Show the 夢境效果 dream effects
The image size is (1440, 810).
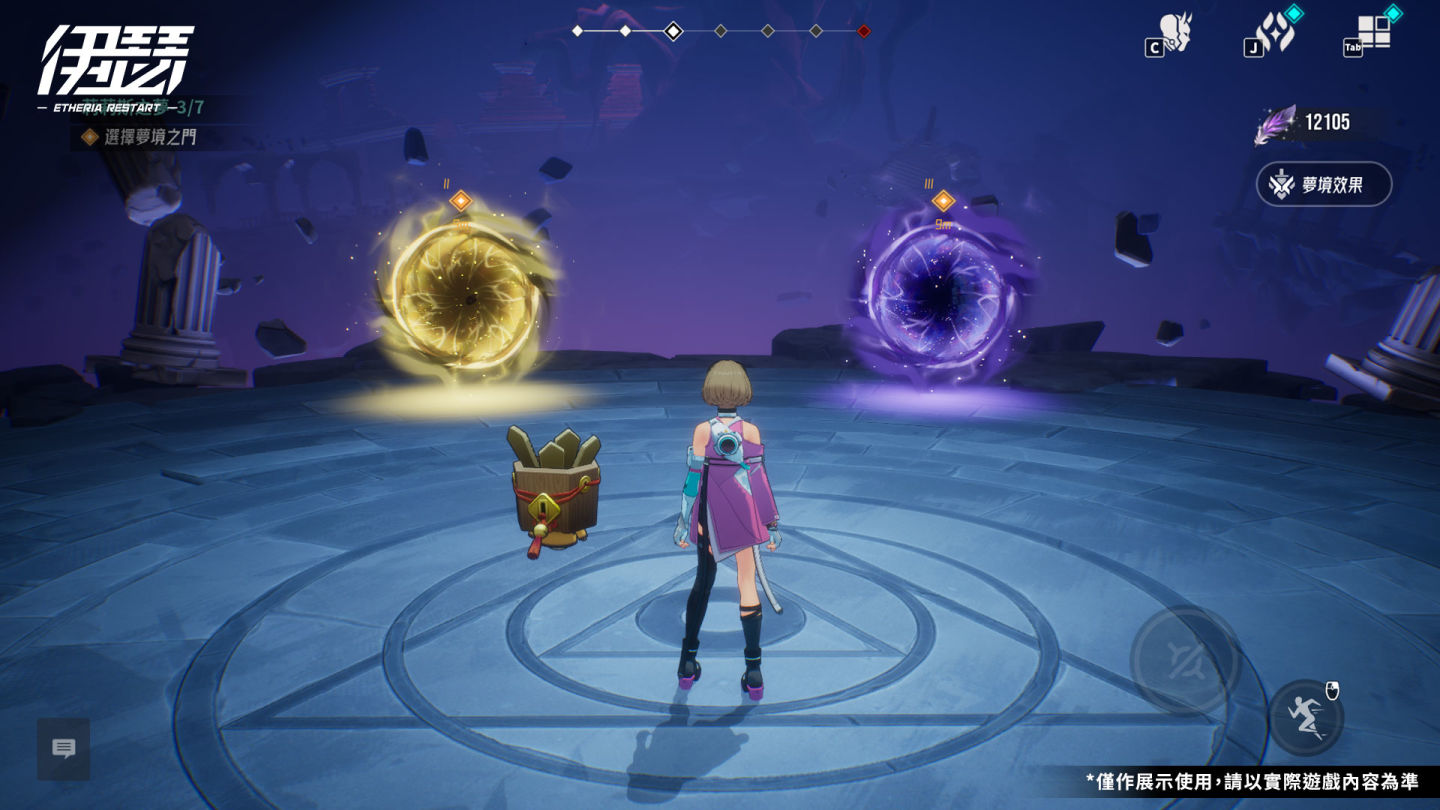click(x=1323, y=184)
